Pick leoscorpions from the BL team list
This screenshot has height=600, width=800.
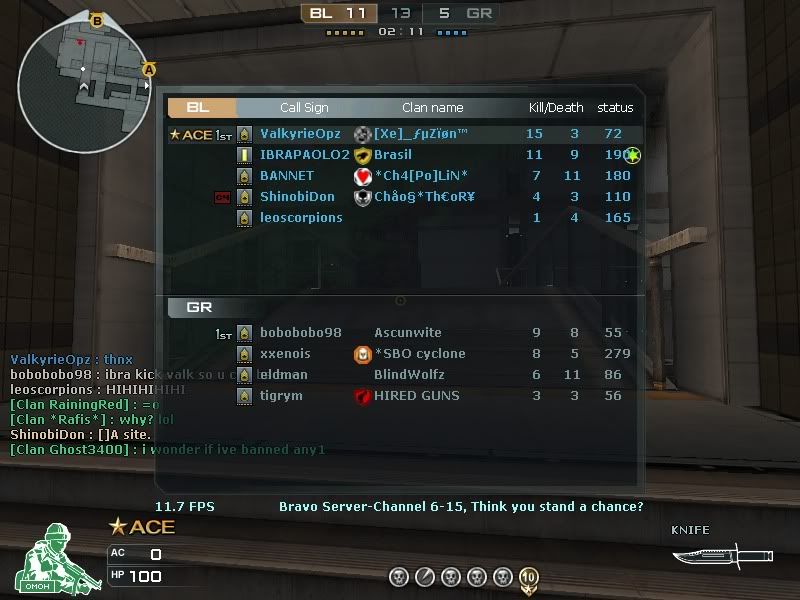tap(300, 218)
